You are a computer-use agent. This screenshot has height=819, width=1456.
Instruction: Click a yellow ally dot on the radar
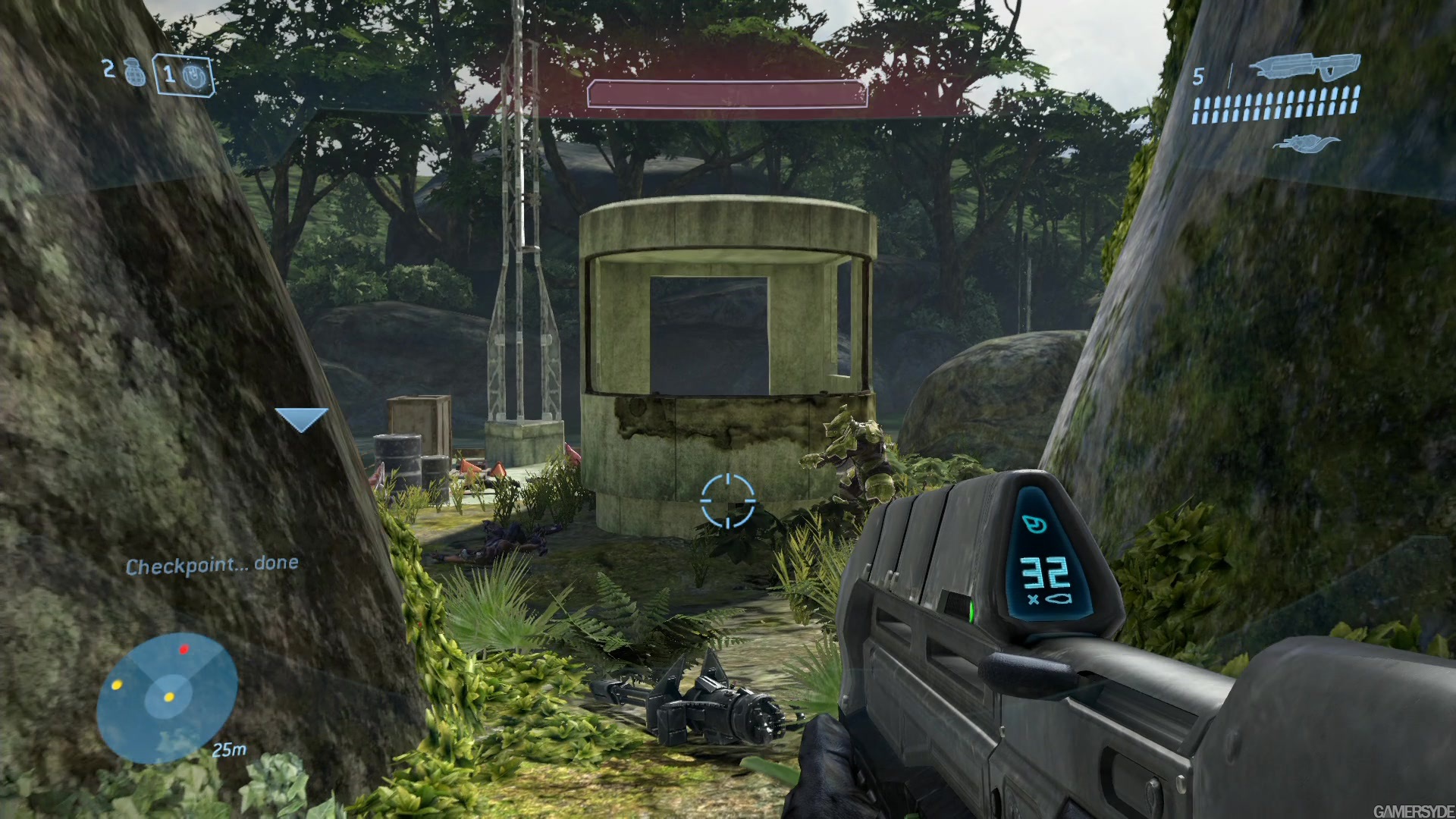coord(118,686)
